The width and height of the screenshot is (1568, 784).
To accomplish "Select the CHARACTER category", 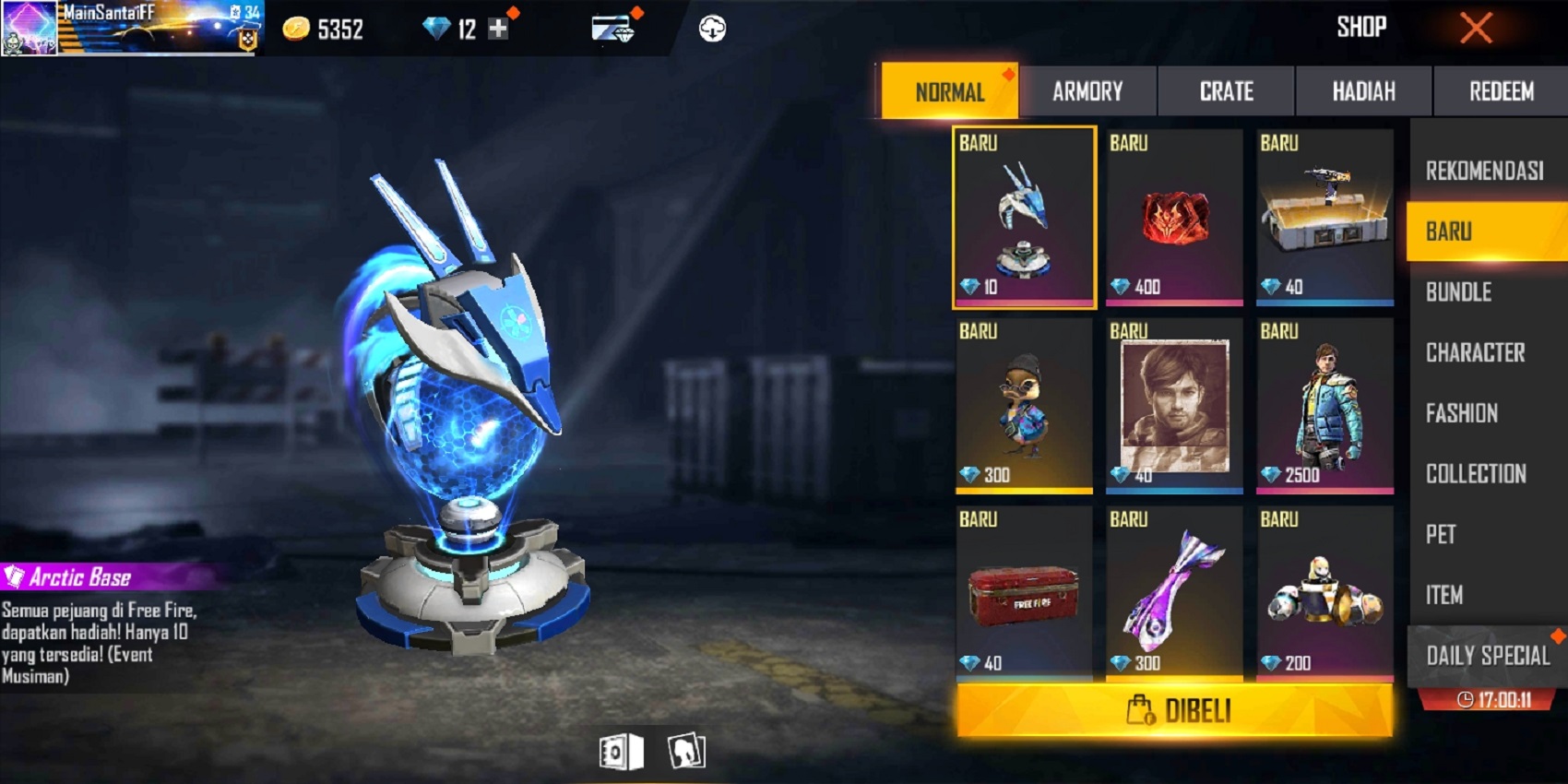I will coord(1485,352).
